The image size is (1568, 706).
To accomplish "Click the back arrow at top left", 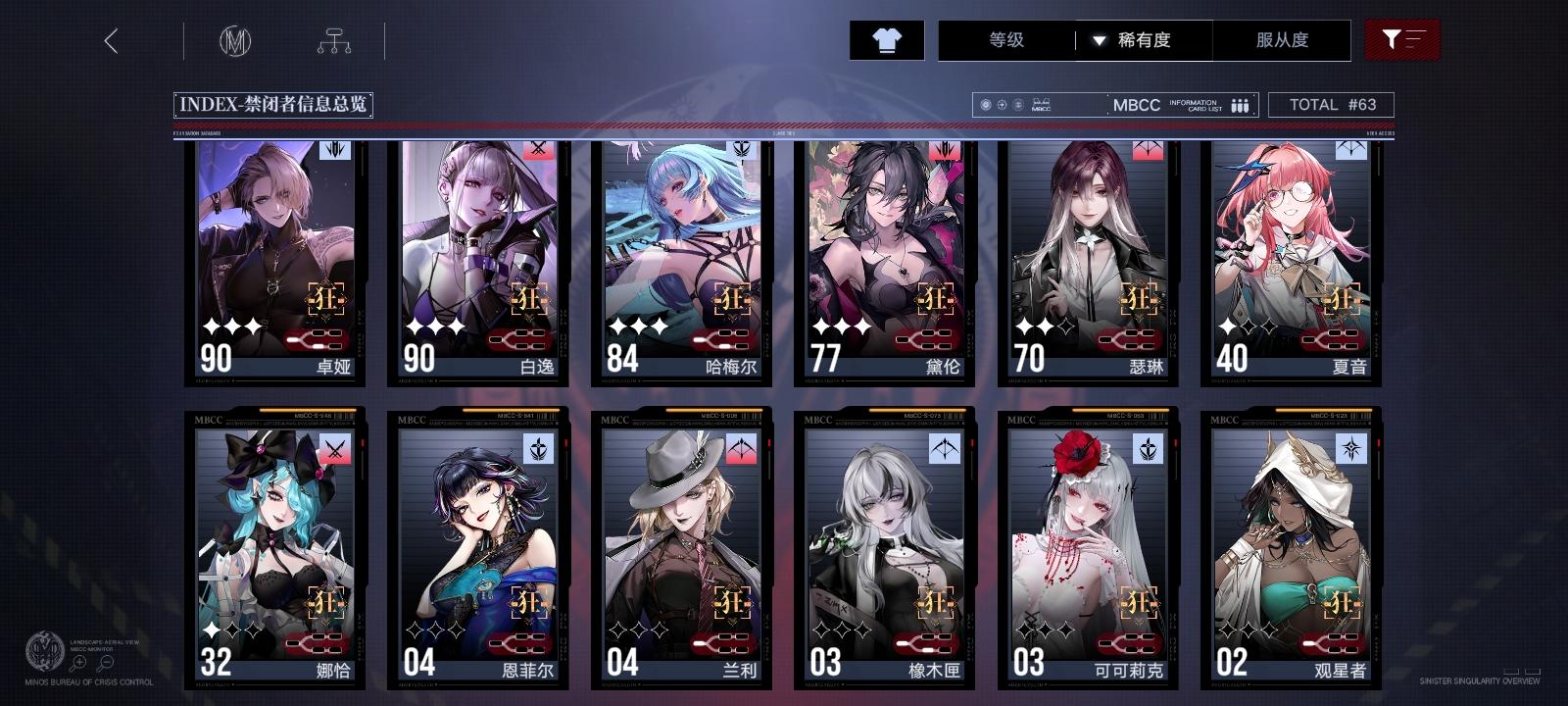I will (111, 41).
